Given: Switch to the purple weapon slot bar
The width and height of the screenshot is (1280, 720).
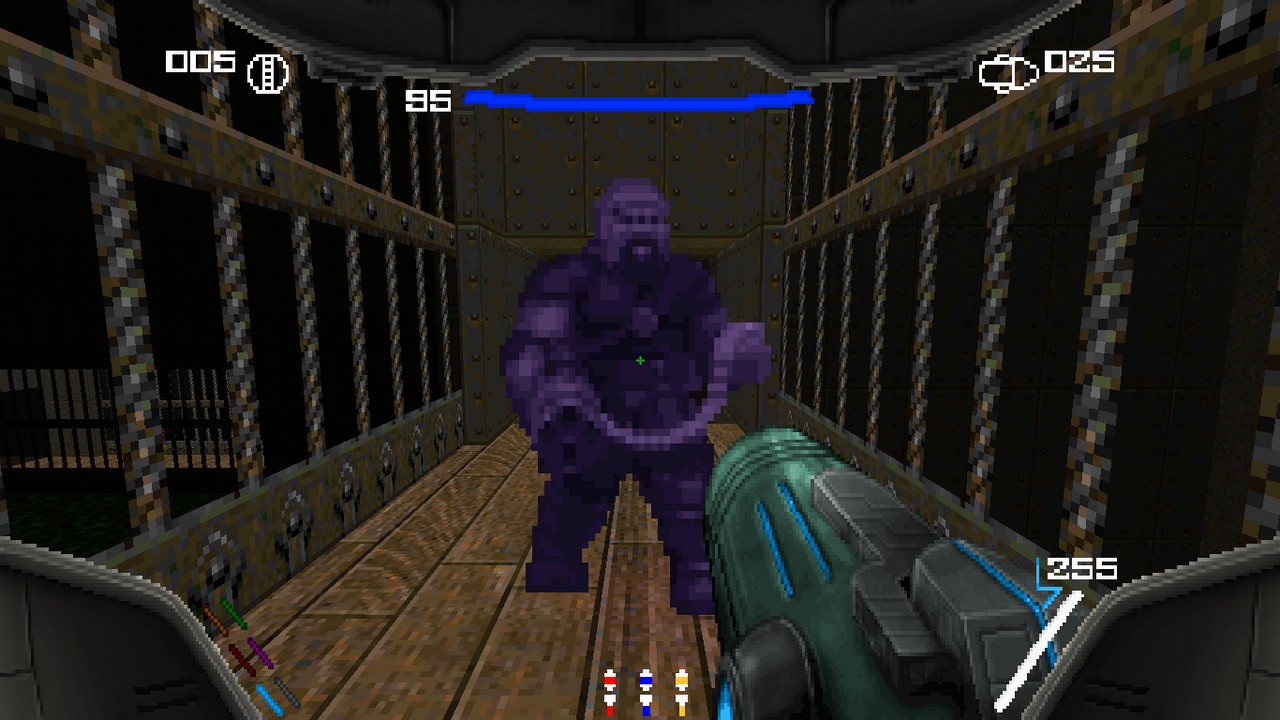Looking at the screenshot, I should tap(260, 652).
